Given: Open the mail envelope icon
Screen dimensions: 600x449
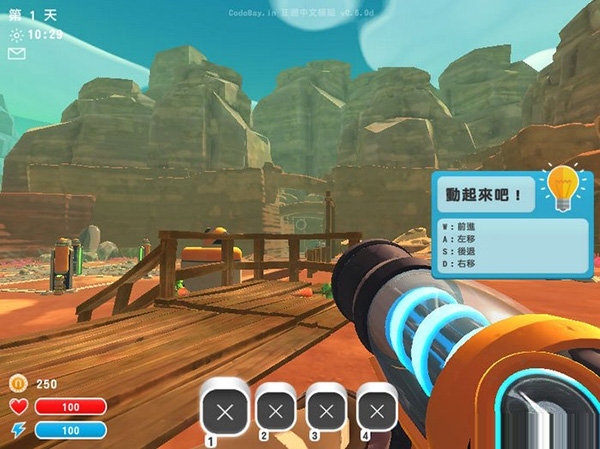Looking at the screenshot, I should (x=16, y=54).
